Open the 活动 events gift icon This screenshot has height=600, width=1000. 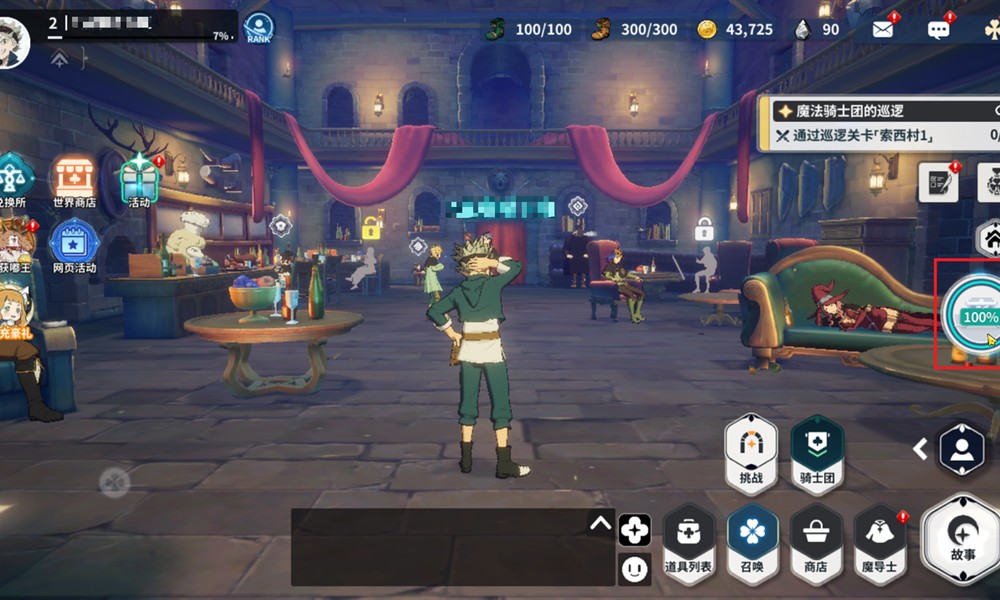[x=139, y=180]
